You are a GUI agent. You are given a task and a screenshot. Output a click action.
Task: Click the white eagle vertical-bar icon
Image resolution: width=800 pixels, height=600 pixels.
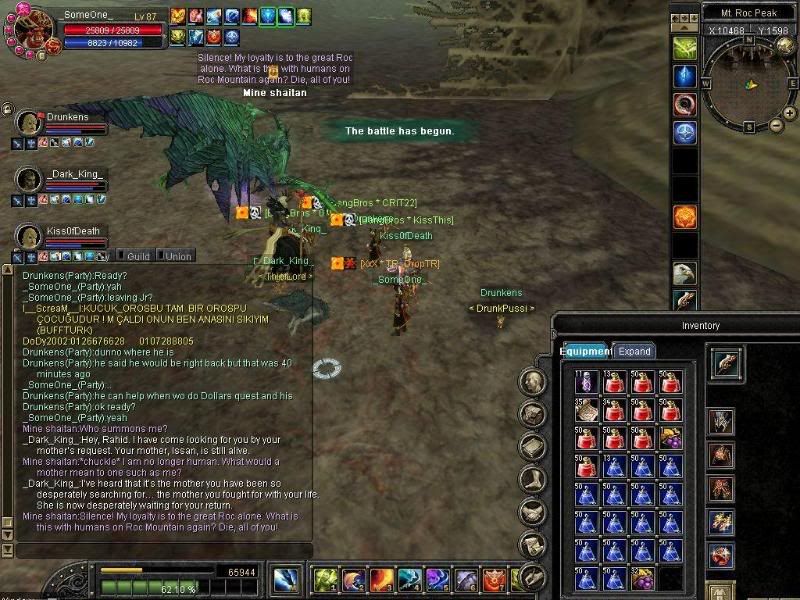[684, 273]
